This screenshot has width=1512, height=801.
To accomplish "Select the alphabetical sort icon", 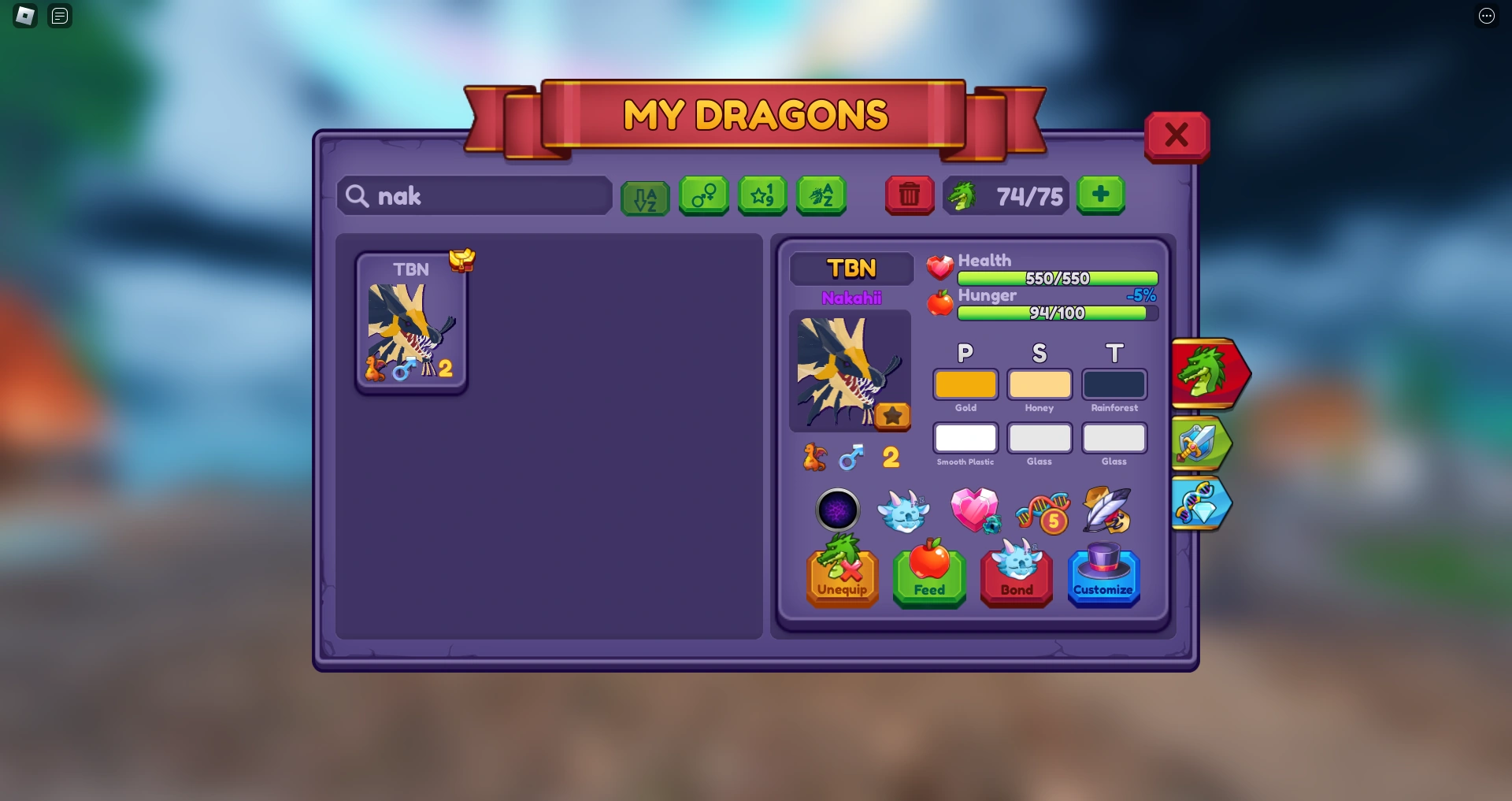I will pyautogui.click(x=645, y=196).
